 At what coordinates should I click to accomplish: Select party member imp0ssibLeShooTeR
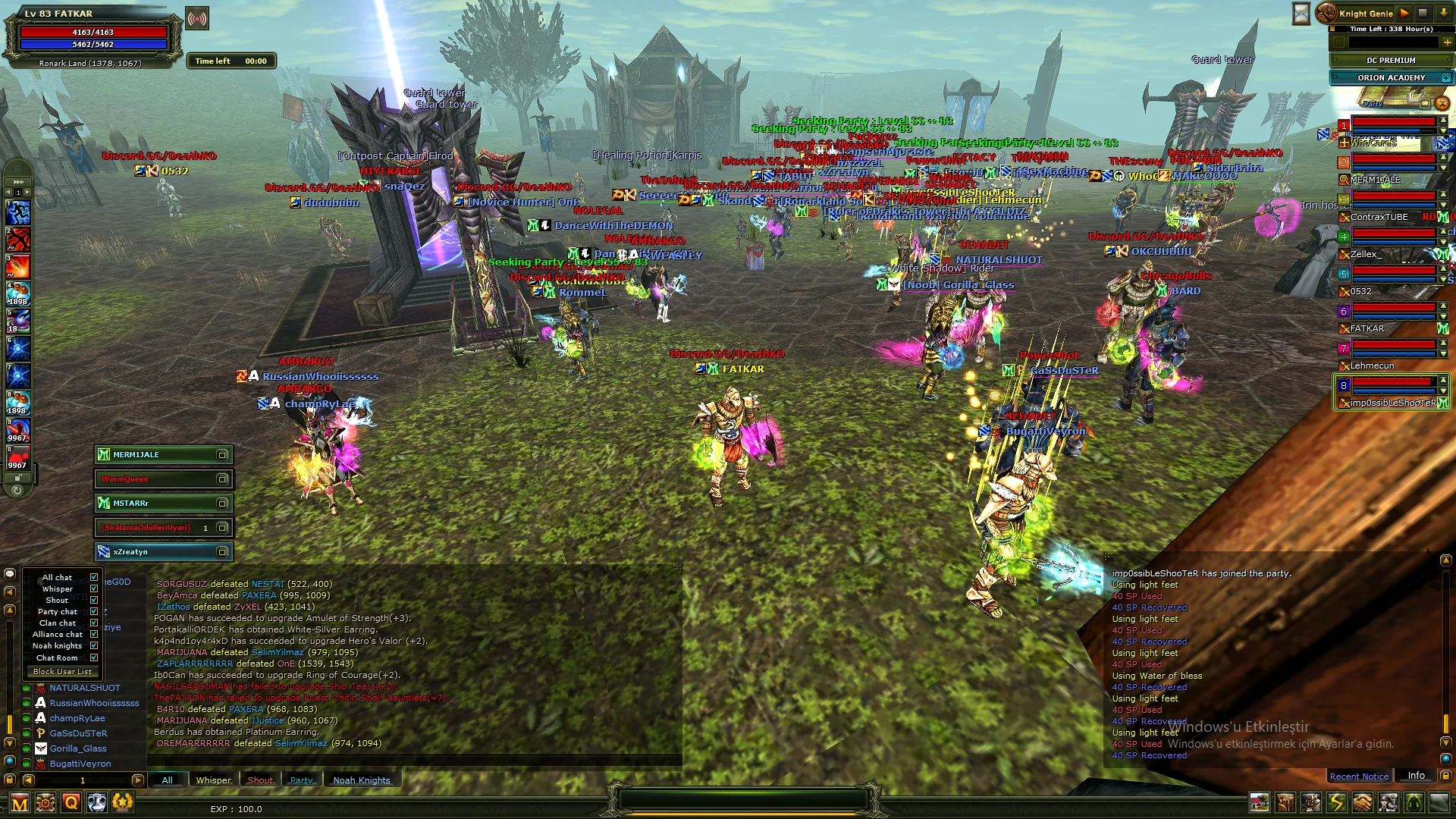coord(1392,403)
